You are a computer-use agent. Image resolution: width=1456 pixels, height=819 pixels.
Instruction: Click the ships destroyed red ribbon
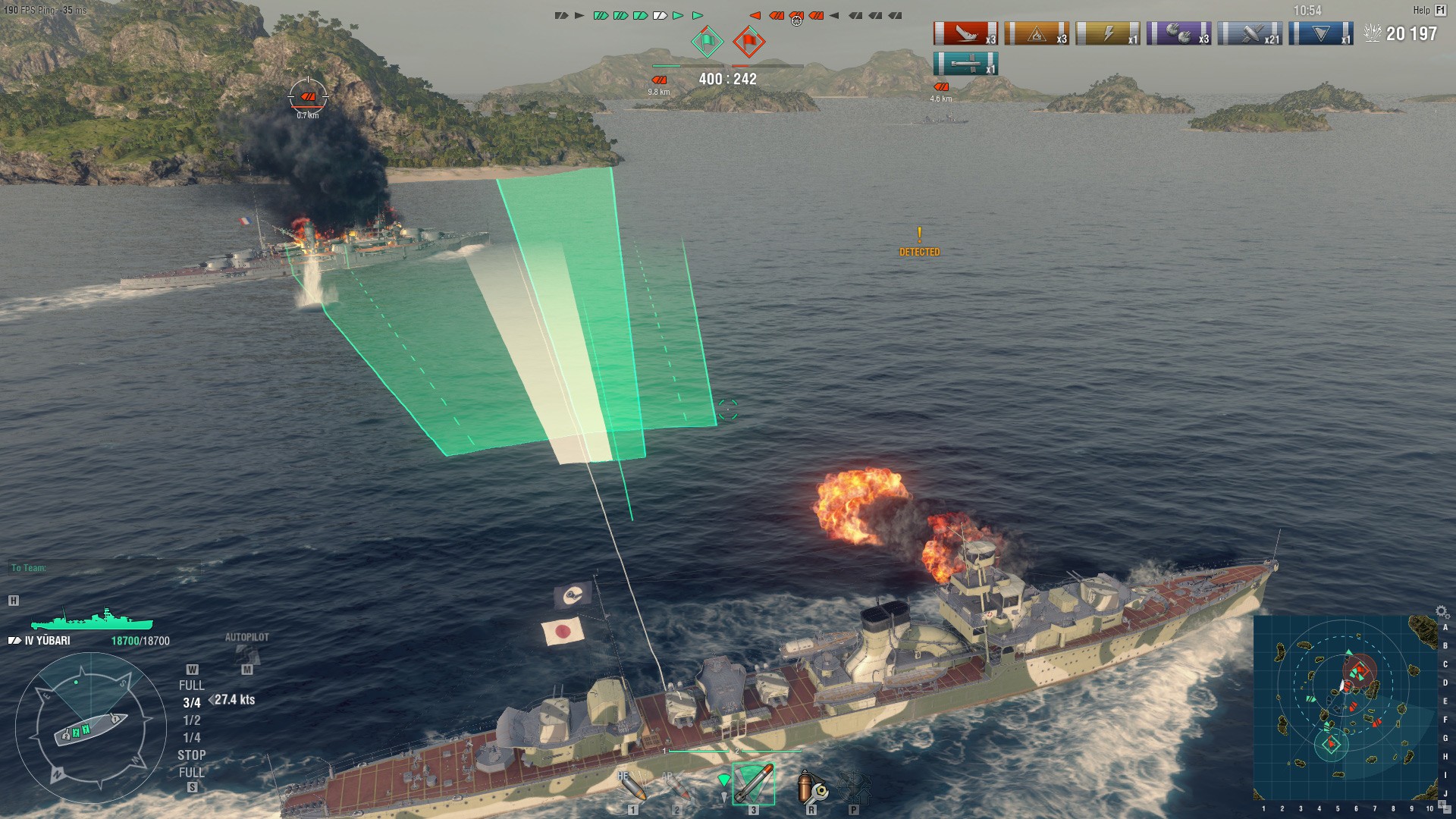[x=965, y=34]
